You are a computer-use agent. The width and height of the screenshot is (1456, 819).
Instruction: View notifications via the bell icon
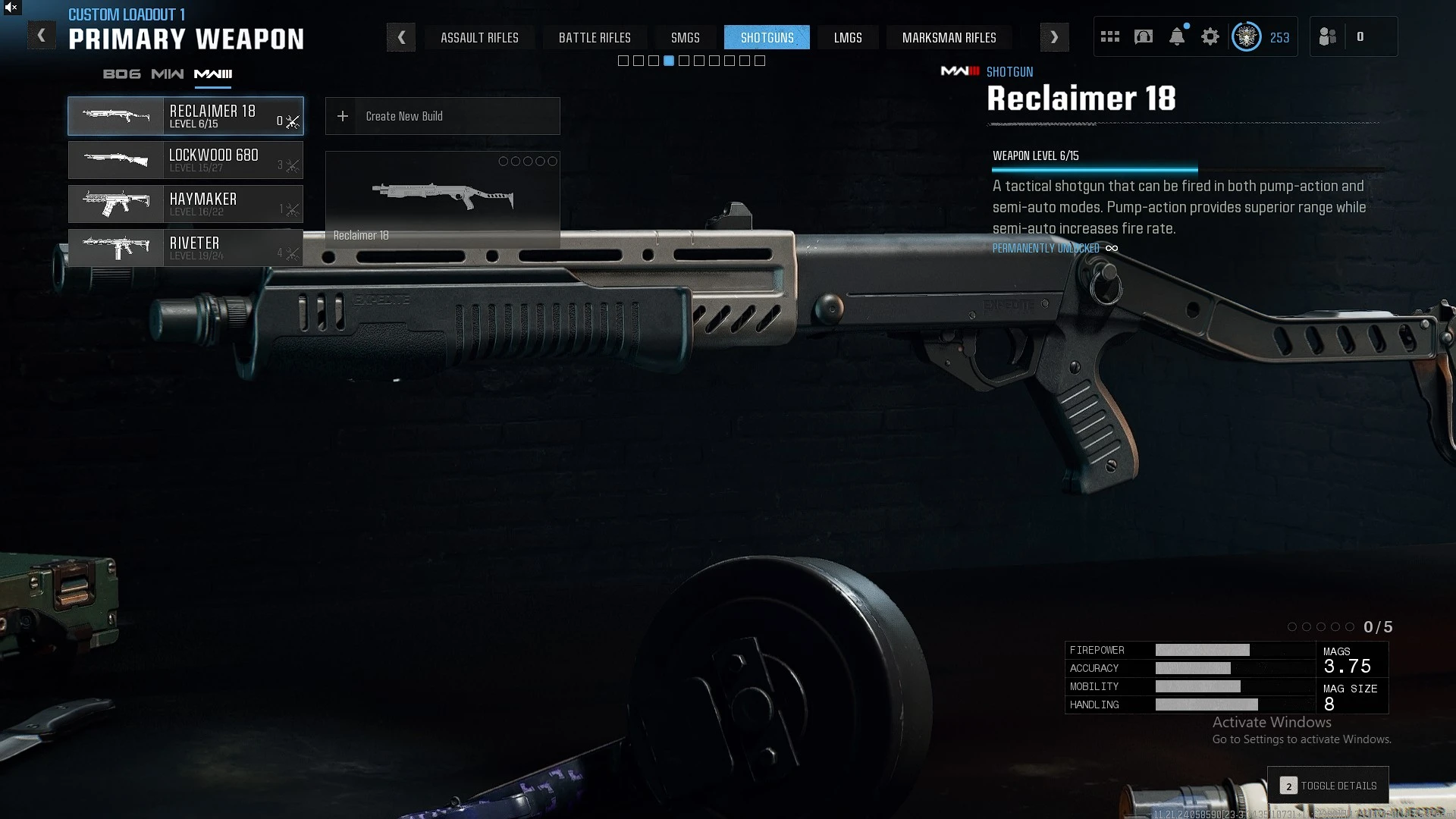point(1177,36)
